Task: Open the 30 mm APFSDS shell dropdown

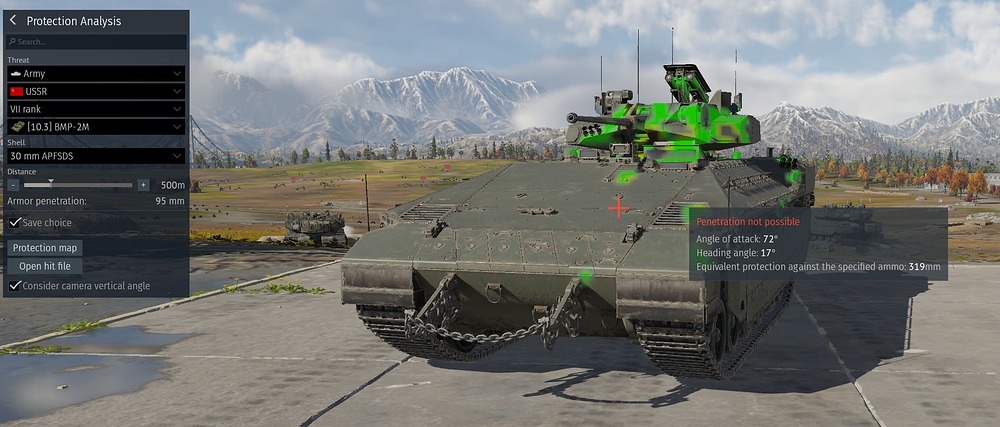Action: [96, 156]
